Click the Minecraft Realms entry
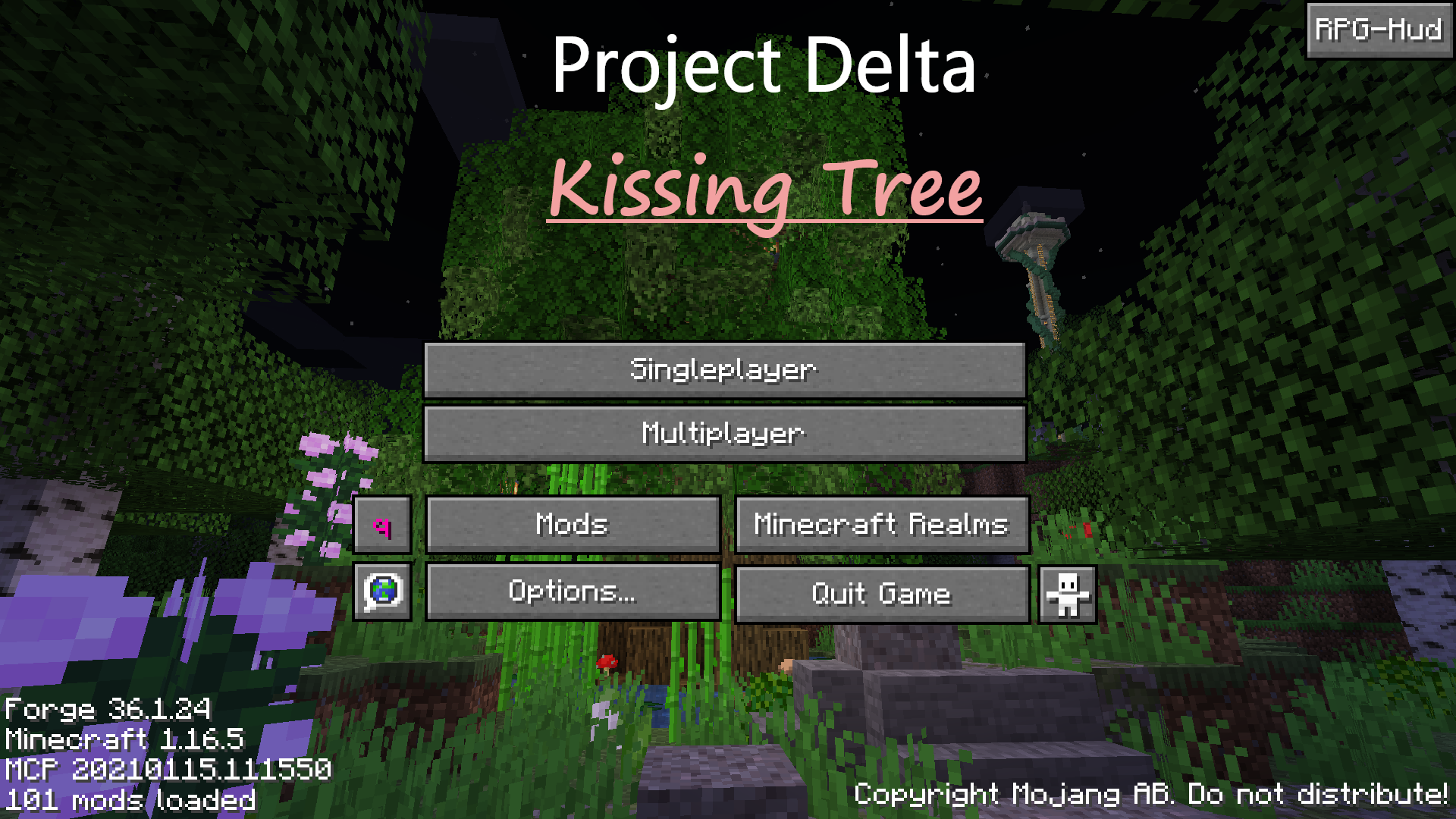1456x819 pixels. [880, 524]
